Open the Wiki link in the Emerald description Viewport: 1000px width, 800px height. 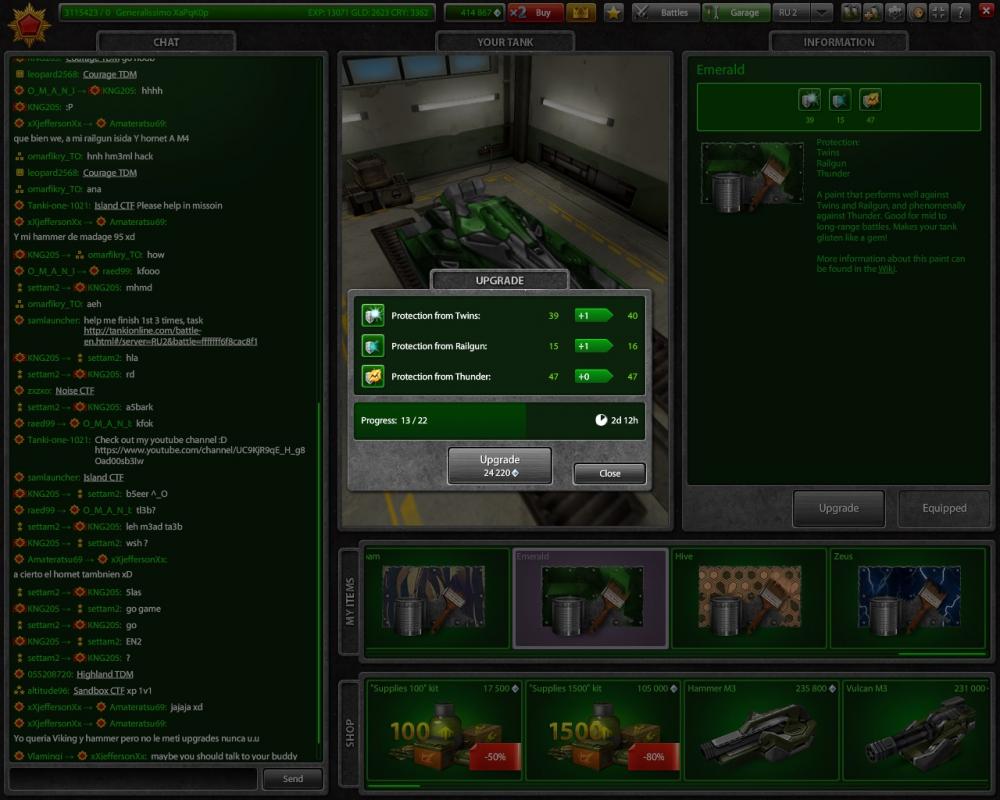pyautogui.click(x=885, y=269)
